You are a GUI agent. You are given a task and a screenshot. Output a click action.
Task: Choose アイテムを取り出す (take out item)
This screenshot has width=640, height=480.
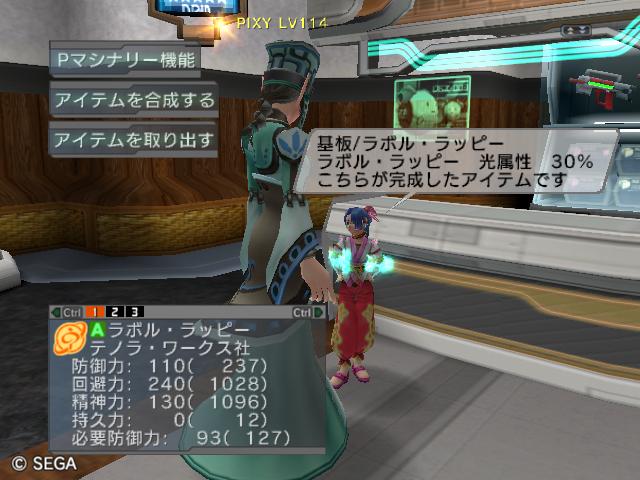tap(133, 139)
